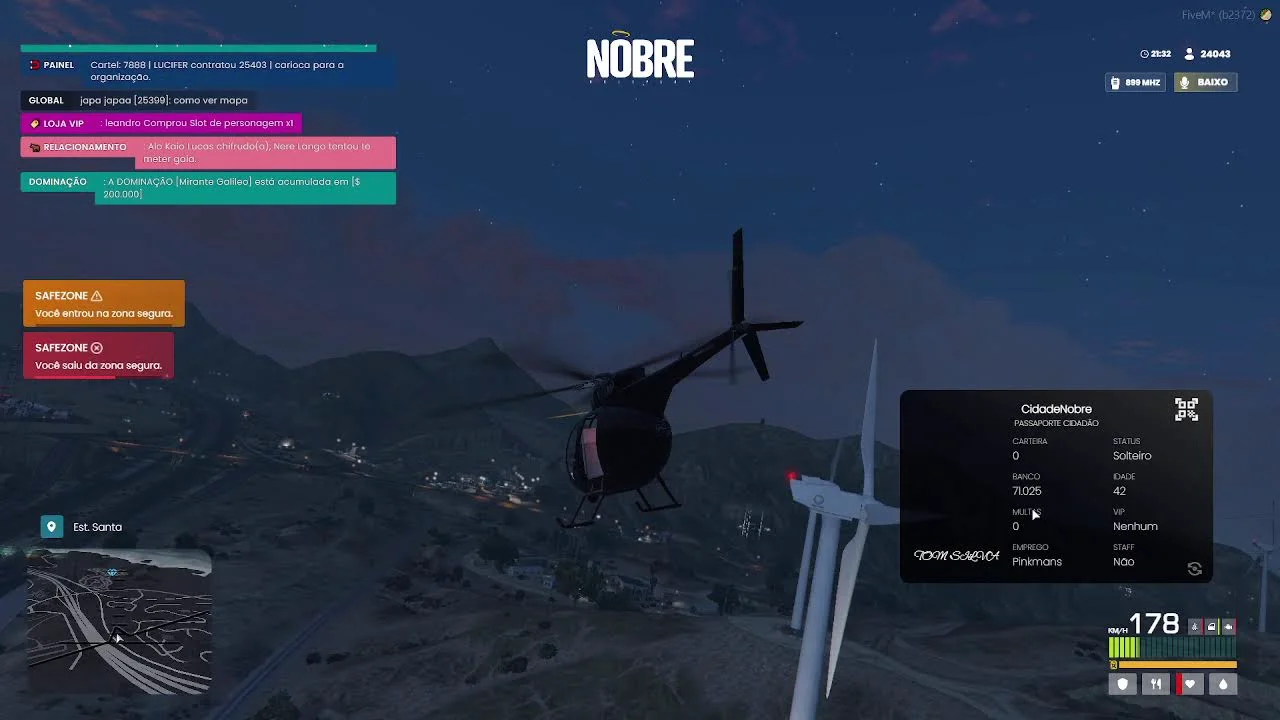
Task: Select the engine status indicator icon
Action: (x=1228, y=627)
